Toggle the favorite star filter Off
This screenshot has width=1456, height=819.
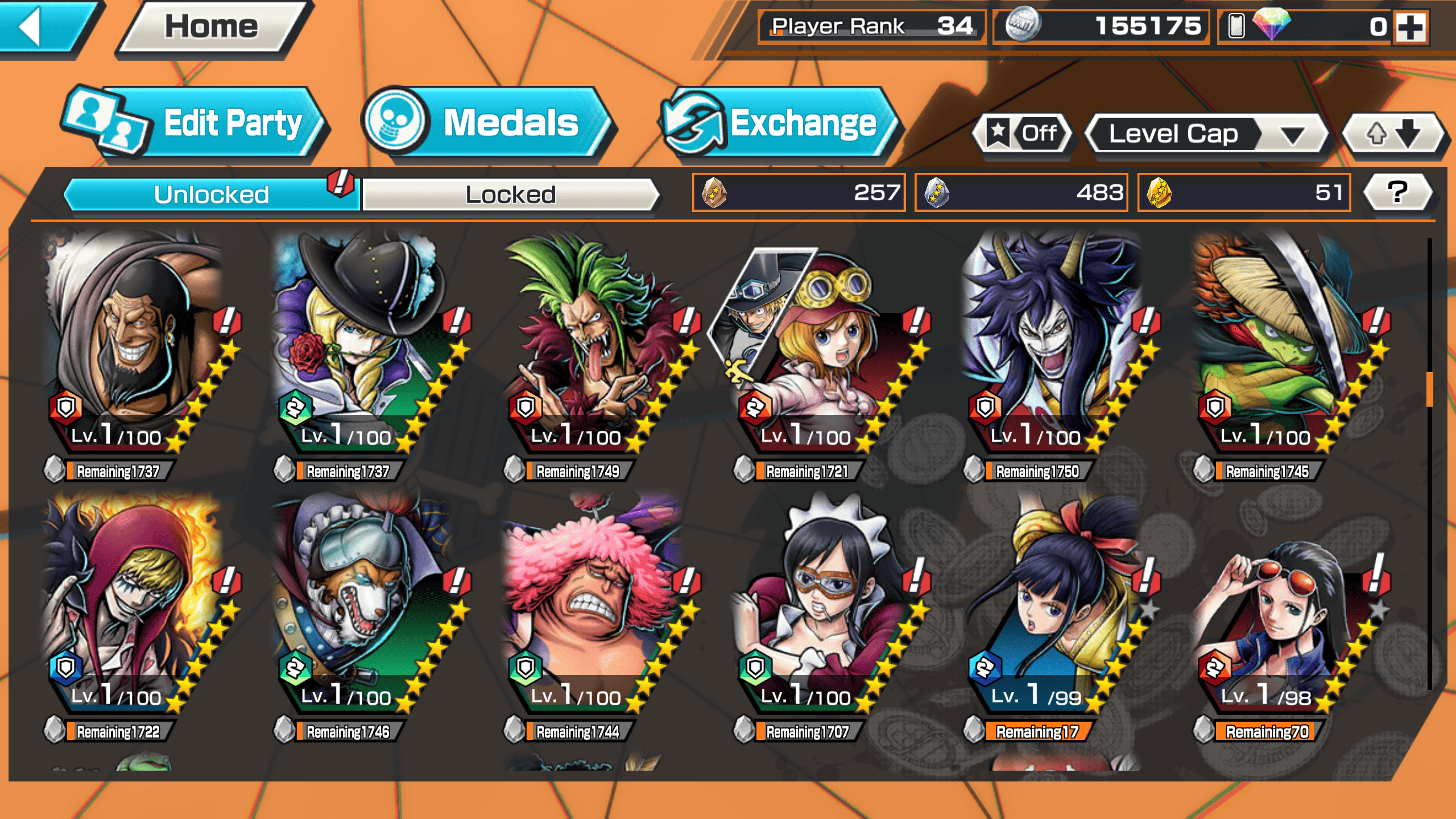(1024, 134)
